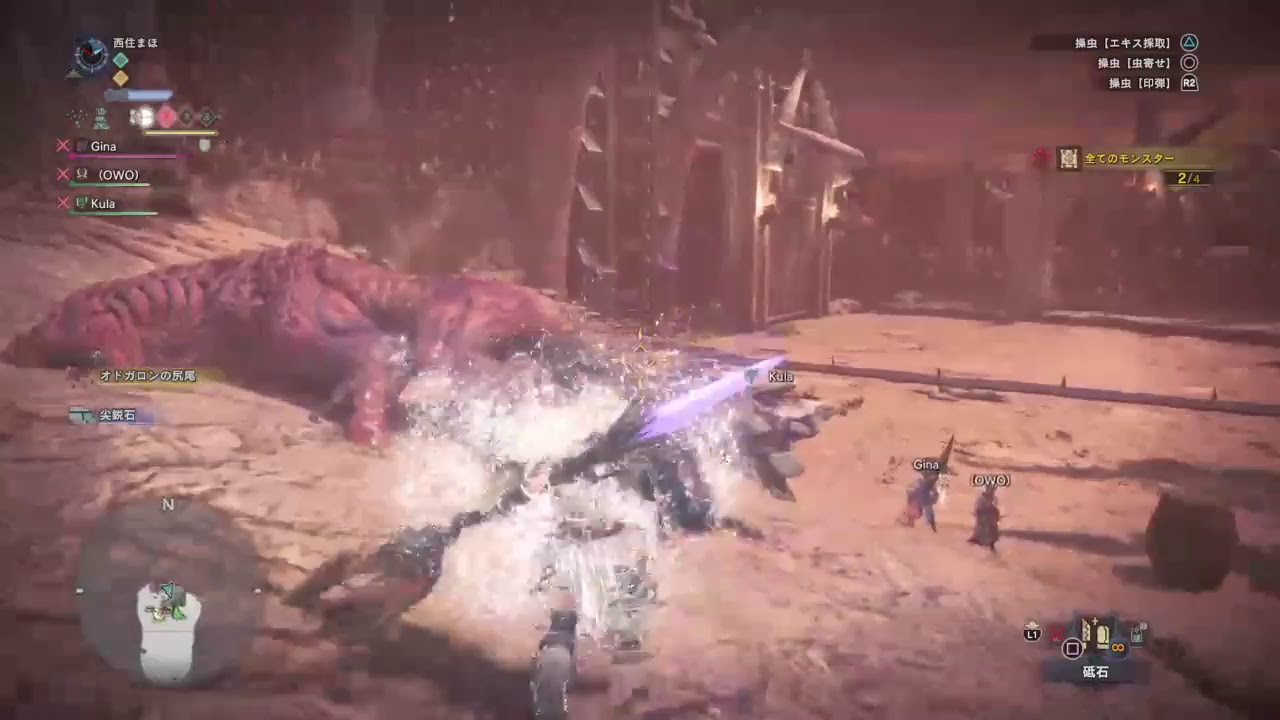The width and height of the screenshot is (1280, 720).
Task: Toggle the orange extract diamond below it
Action: tap(120, 77)
